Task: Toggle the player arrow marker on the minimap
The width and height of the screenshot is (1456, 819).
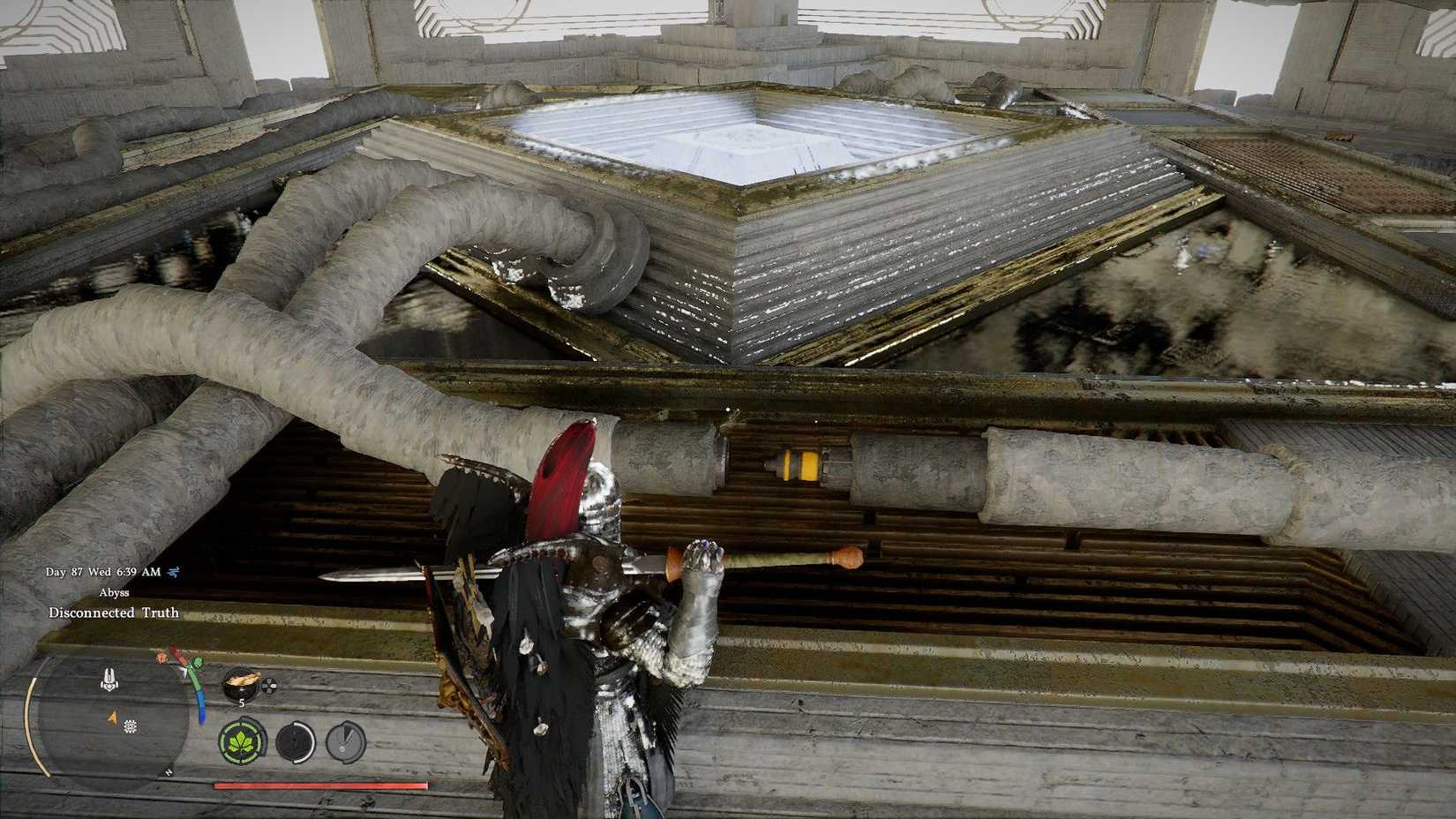Action: coord(112,718)
